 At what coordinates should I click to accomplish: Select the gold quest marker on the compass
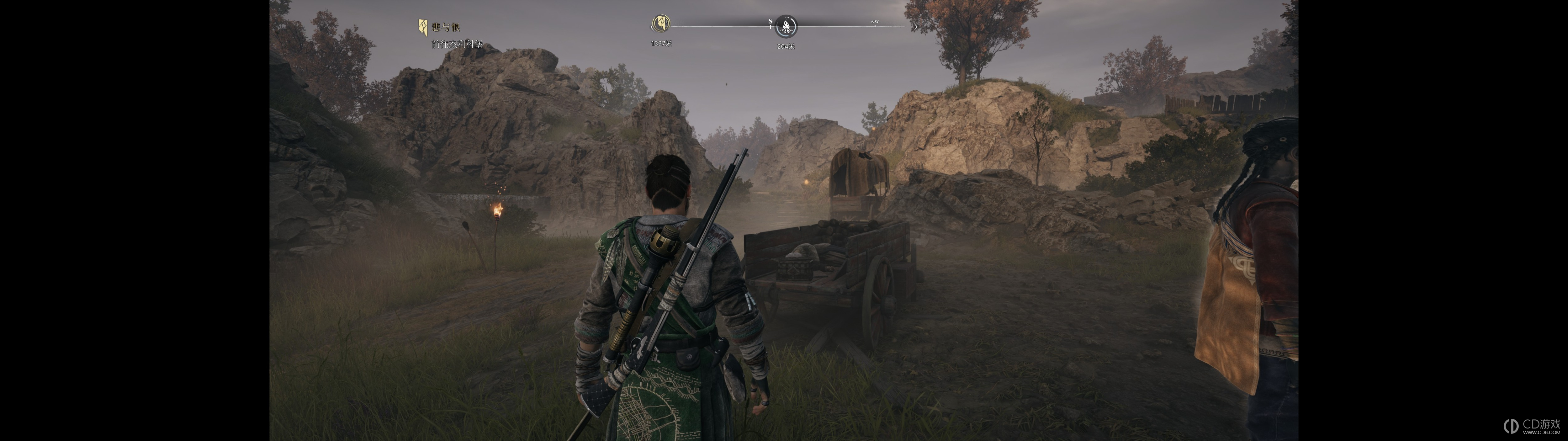(x=661, y=24)
